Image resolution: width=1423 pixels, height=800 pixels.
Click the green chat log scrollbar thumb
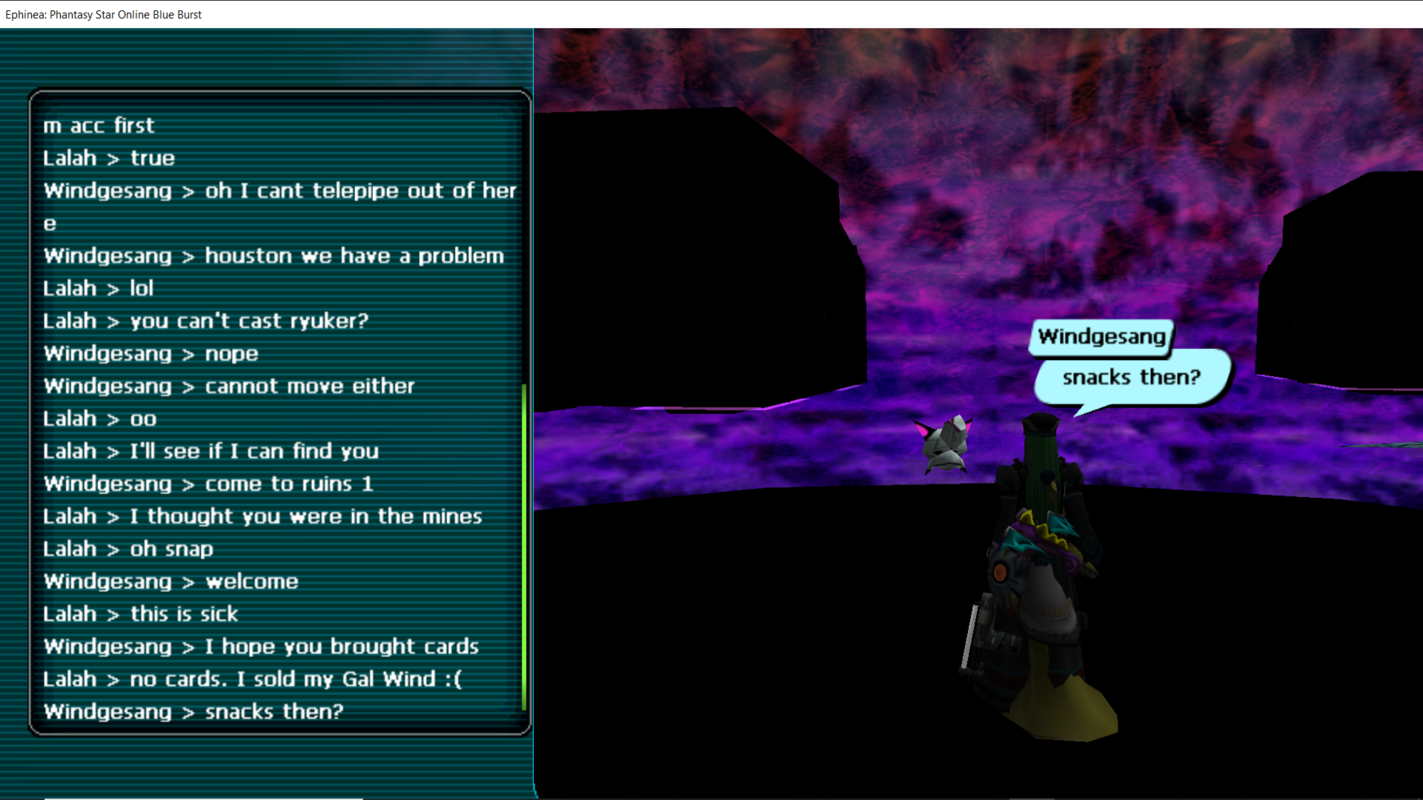(x=524, y=546)
